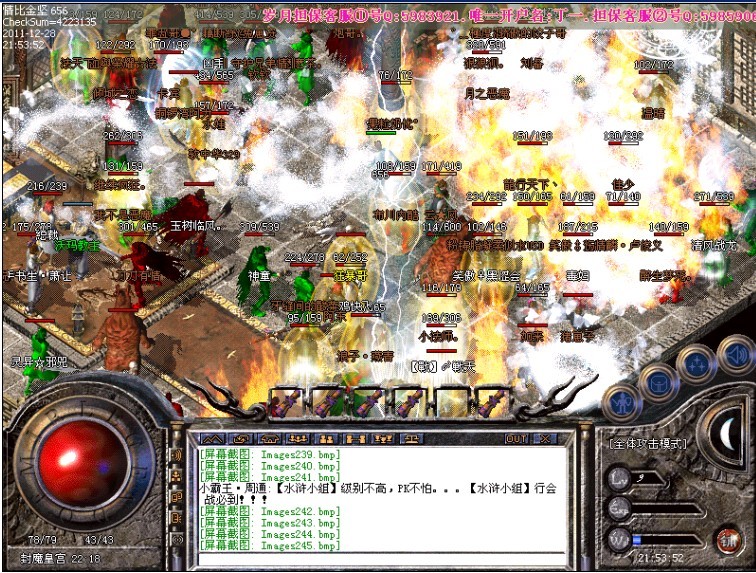This screenshot has width=756, height=573.
Task: Open the red 铺 shop button
Action: 726,540
